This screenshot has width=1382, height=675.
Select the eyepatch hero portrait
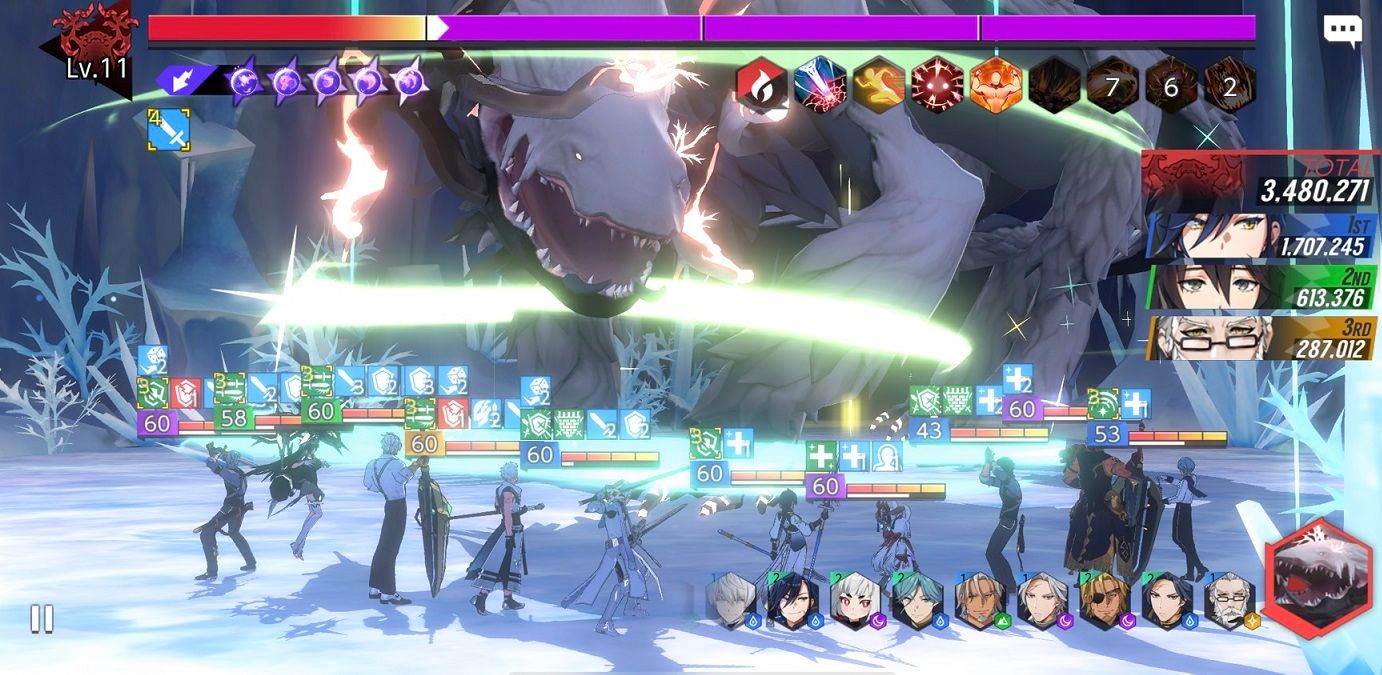[x=1103, y=600]
